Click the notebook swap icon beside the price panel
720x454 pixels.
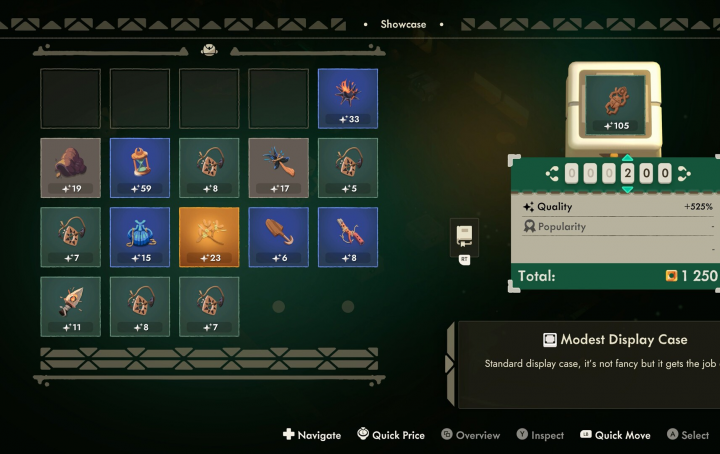[x=464, y=236]
